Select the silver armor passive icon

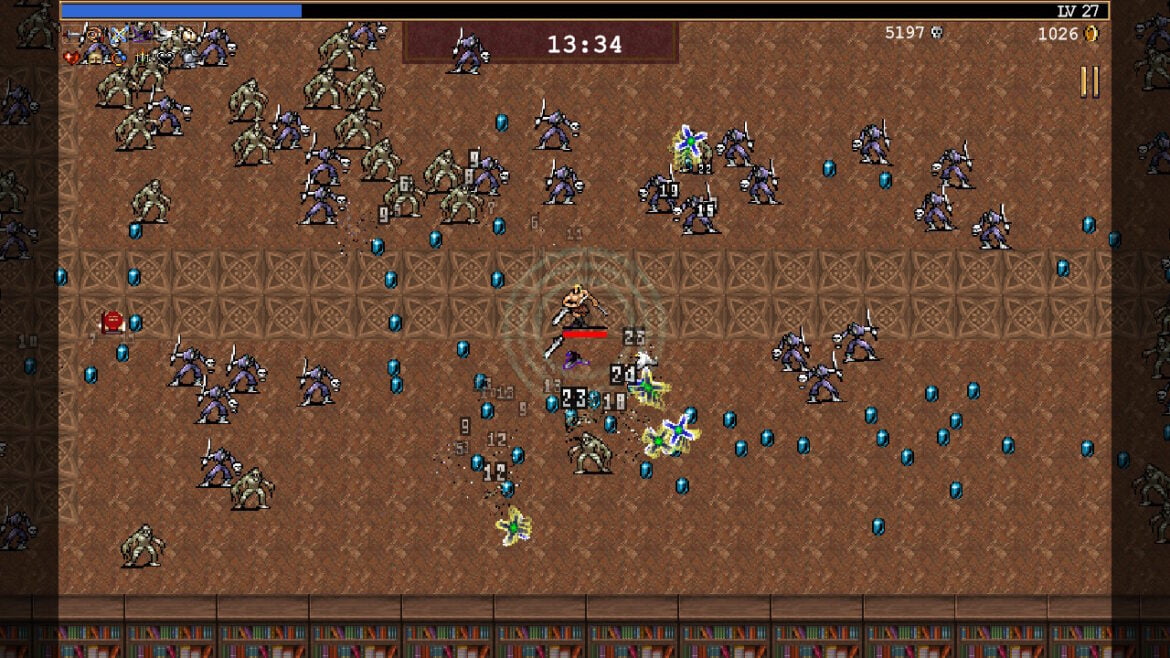188,58
